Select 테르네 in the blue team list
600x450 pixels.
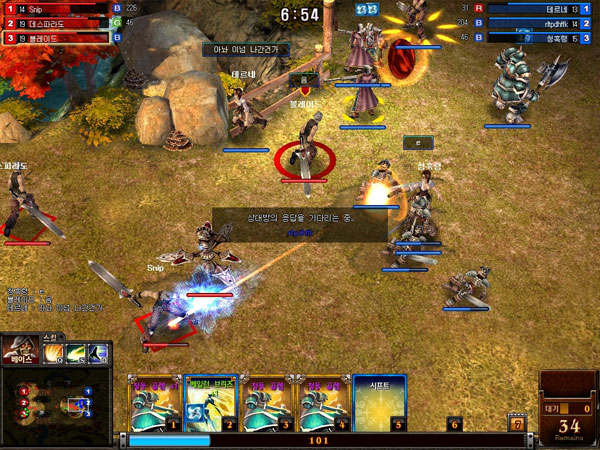point(538,9)
